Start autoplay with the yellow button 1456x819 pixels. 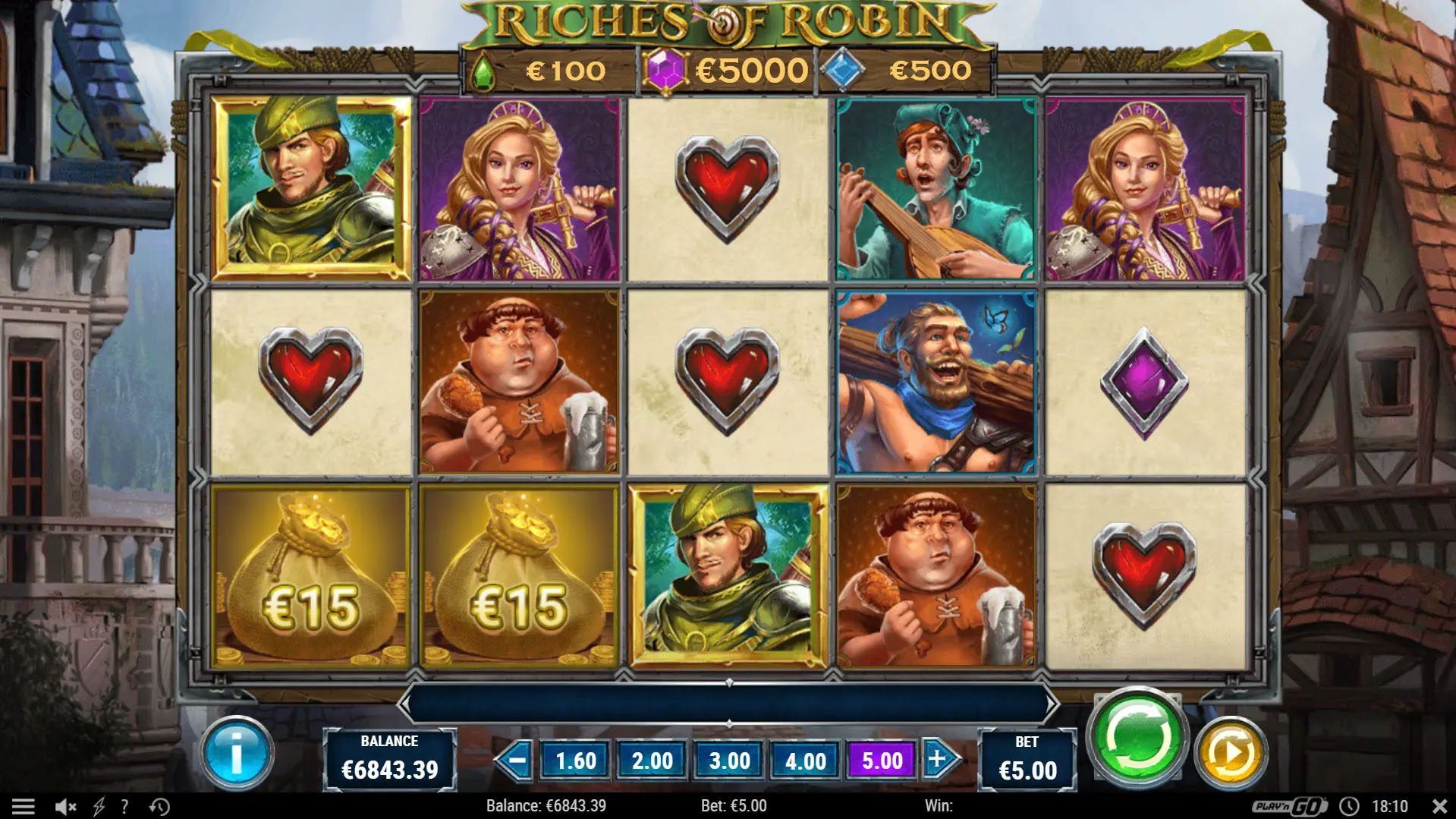click(x=1230, y=754)
